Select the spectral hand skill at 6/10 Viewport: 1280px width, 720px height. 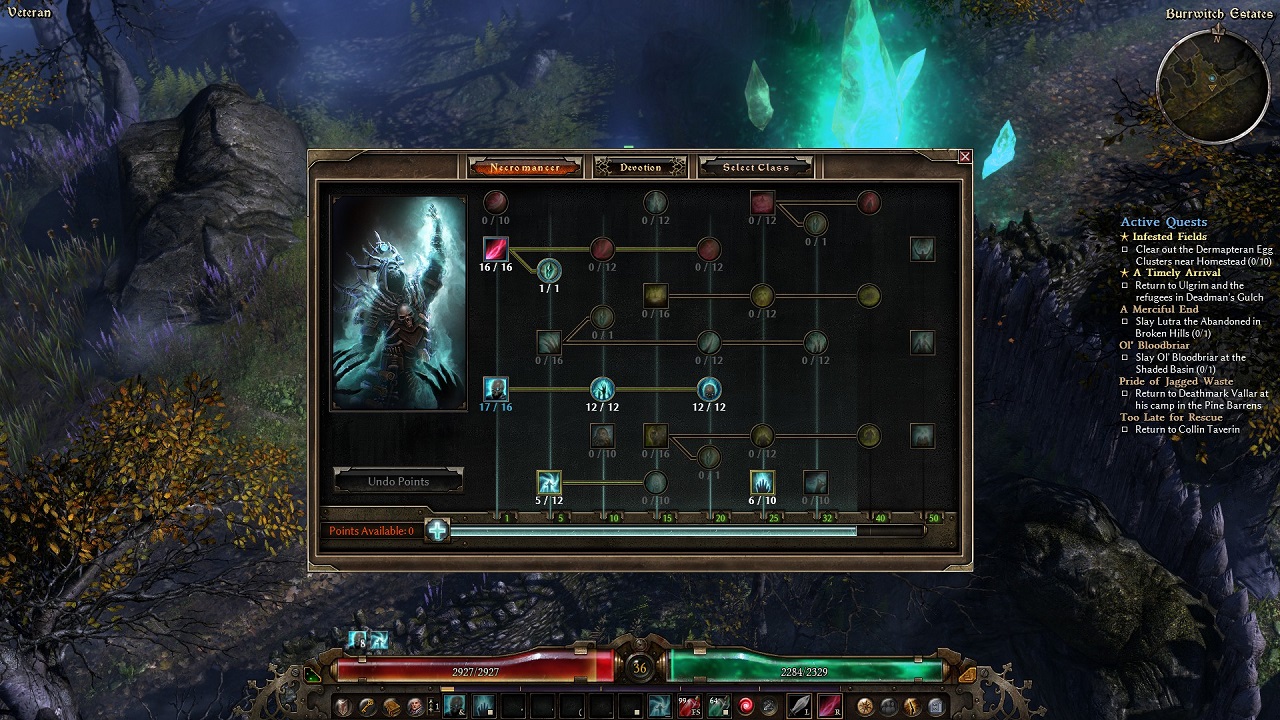pos(762,483)
